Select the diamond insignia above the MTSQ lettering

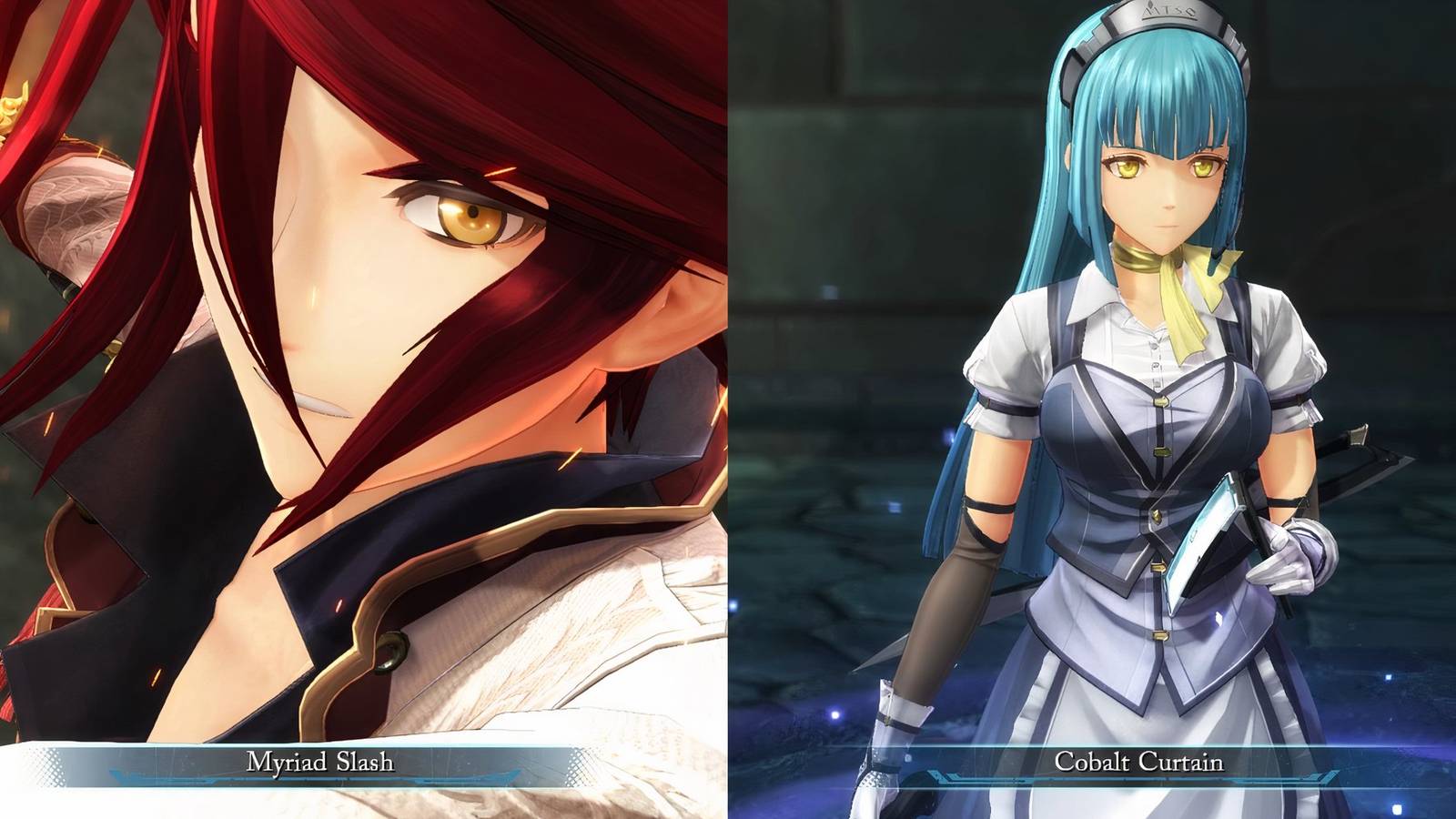(x=1150, y=5)
